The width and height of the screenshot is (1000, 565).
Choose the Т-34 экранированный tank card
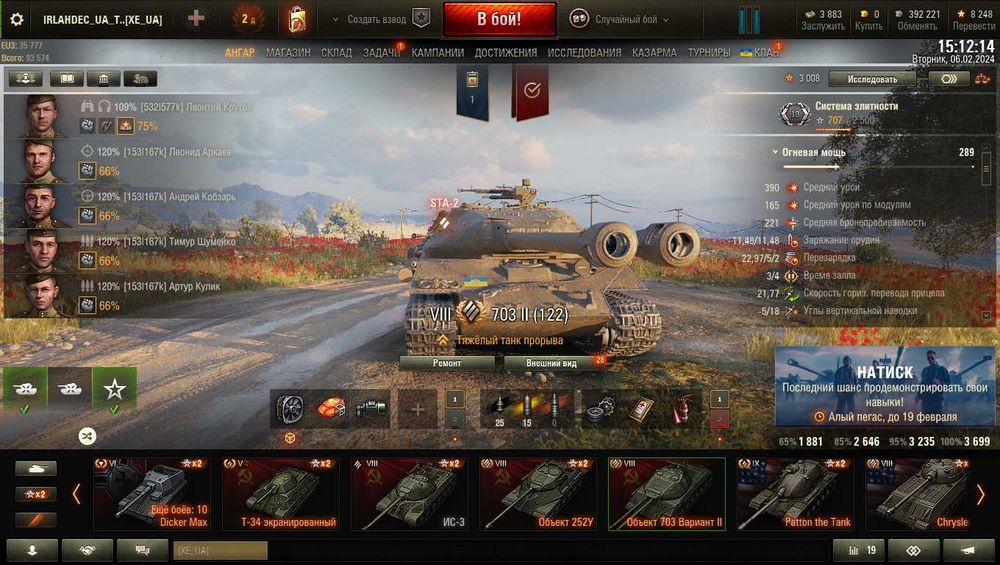coord(285,494)
